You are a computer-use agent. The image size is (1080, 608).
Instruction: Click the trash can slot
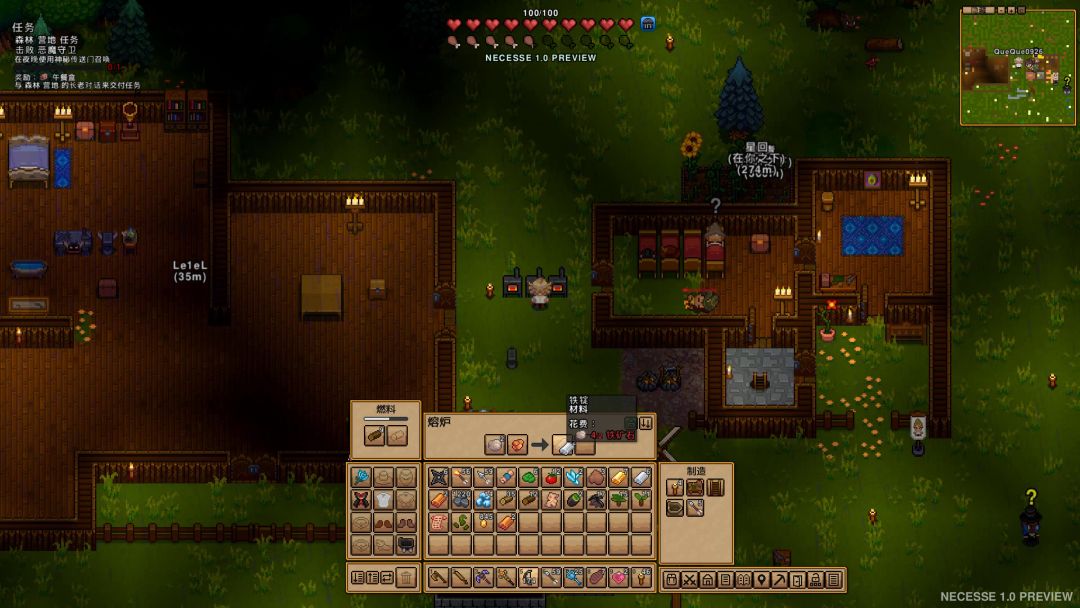(x=406, y=577)
